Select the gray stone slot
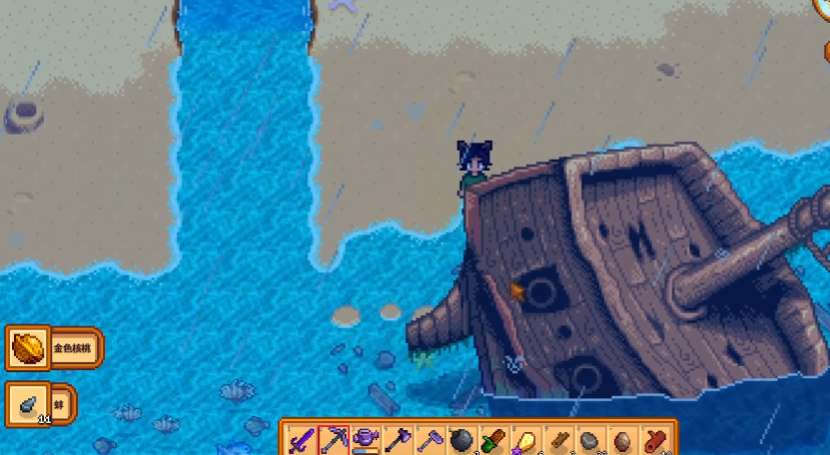This screenshot has height=455, width=830. 591,440
